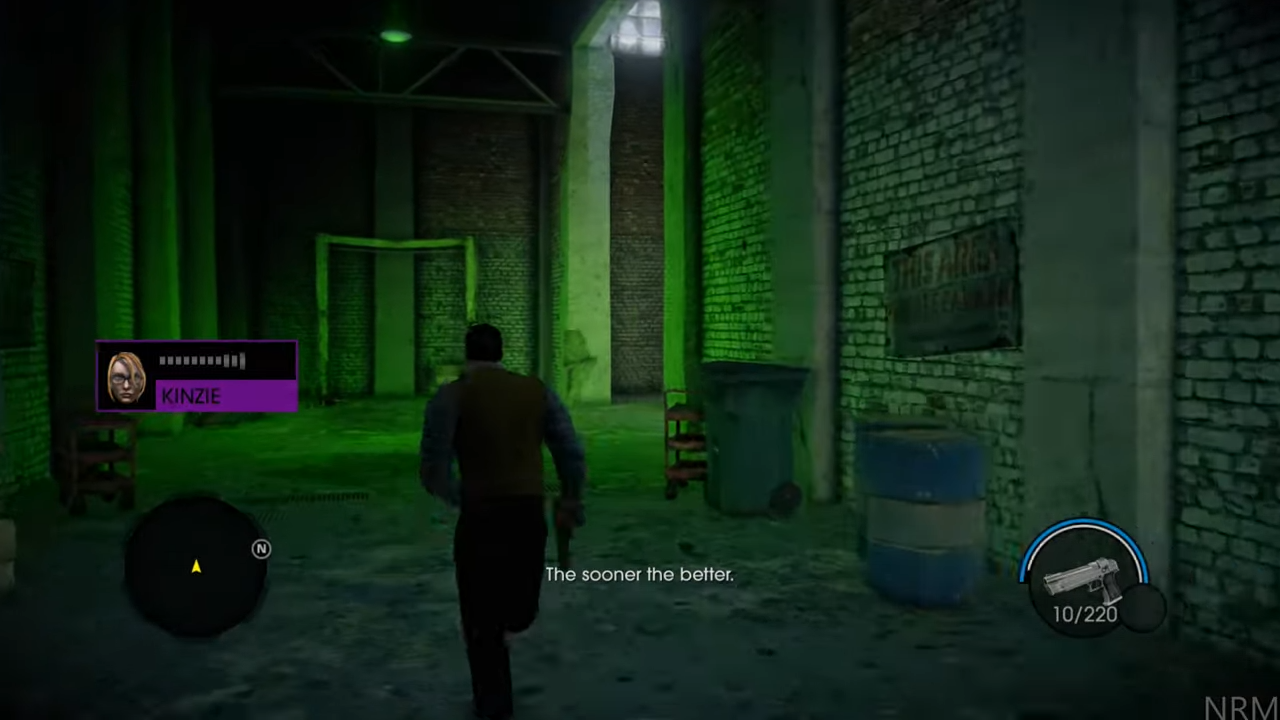Toggle the KINZIE dialogue overlay

(197, 377)
